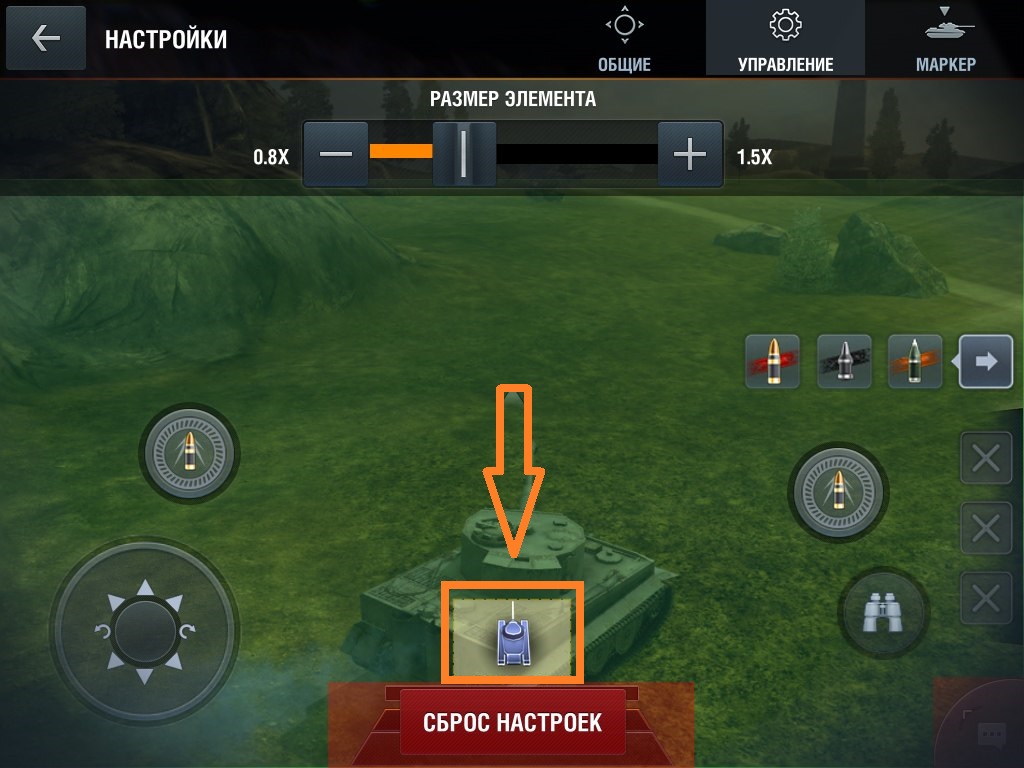
Task: Select the Маркер tab
Action: pyautogui.click(x=945, y=40)
